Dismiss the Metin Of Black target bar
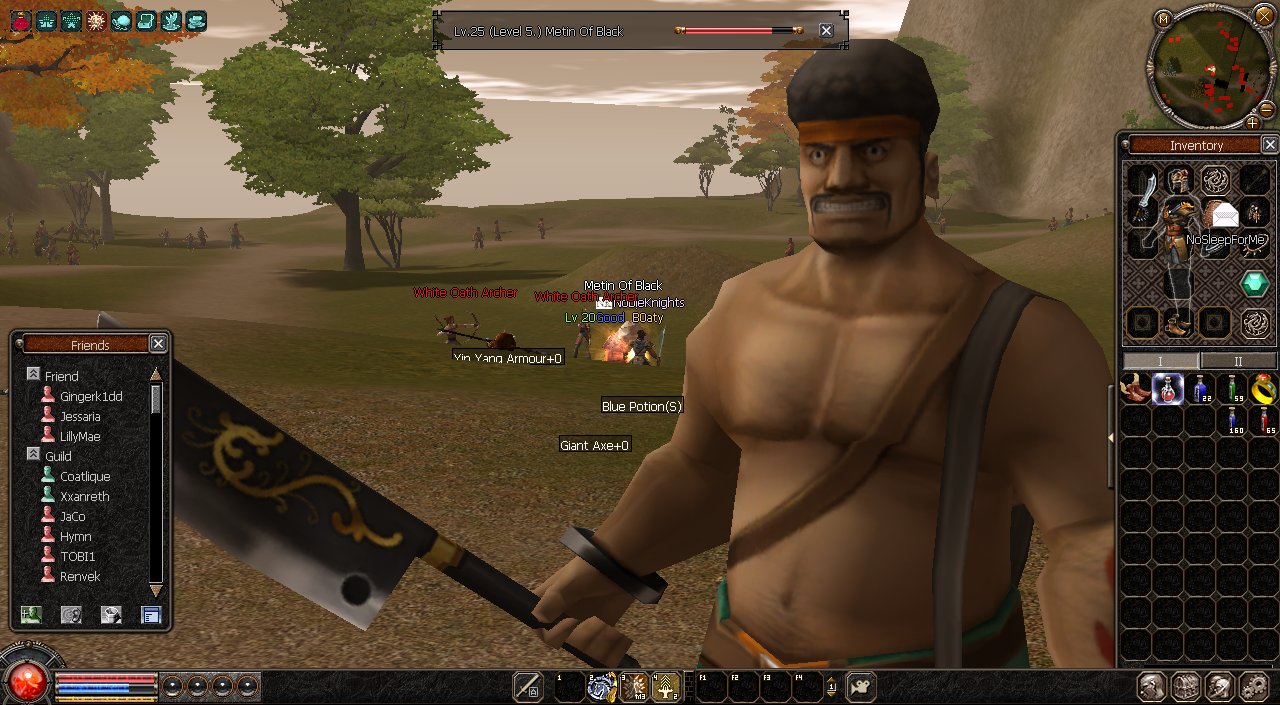This screenshot has height=705, width=1280. pyautogui.click(x=826, y=31)
